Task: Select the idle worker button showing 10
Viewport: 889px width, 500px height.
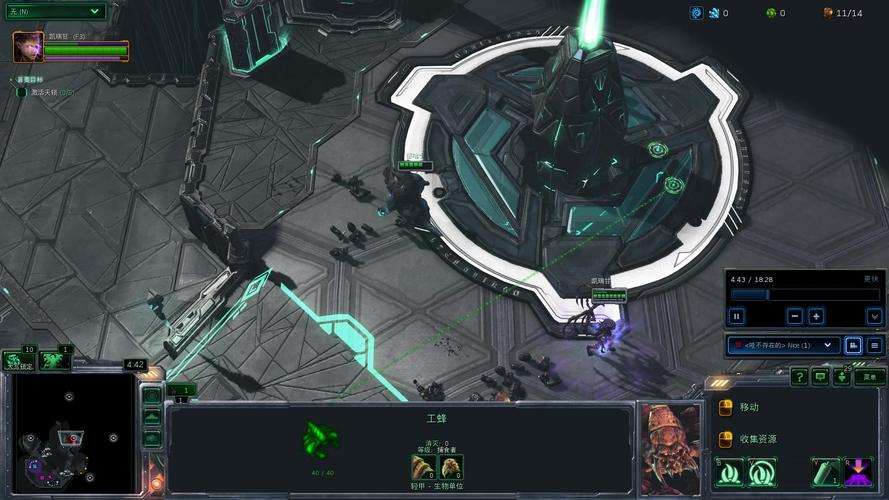Action: coord(18,360)
